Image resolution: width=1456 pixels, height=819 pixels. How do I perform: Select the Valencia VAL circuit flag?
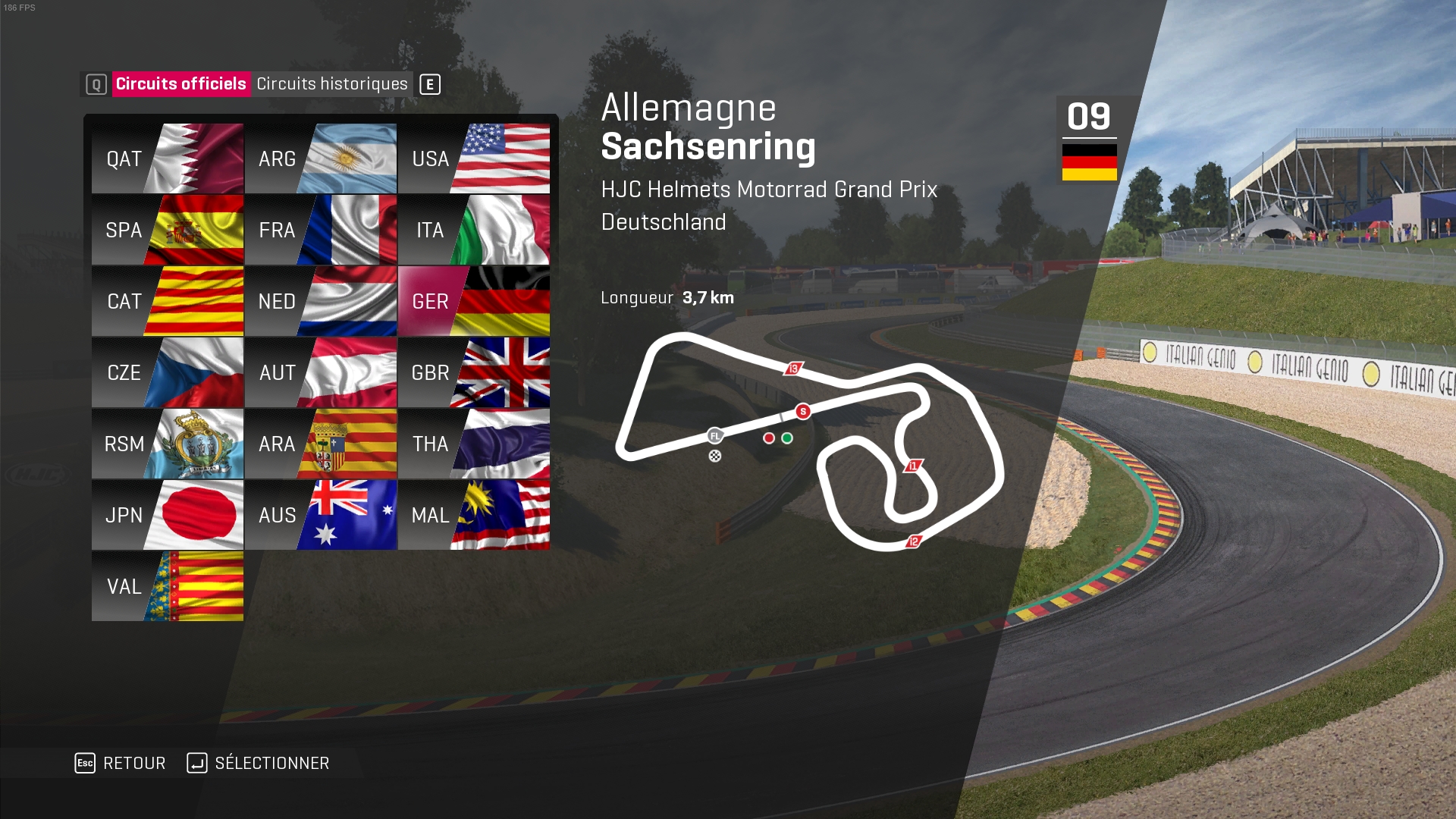tap(167, 586)
